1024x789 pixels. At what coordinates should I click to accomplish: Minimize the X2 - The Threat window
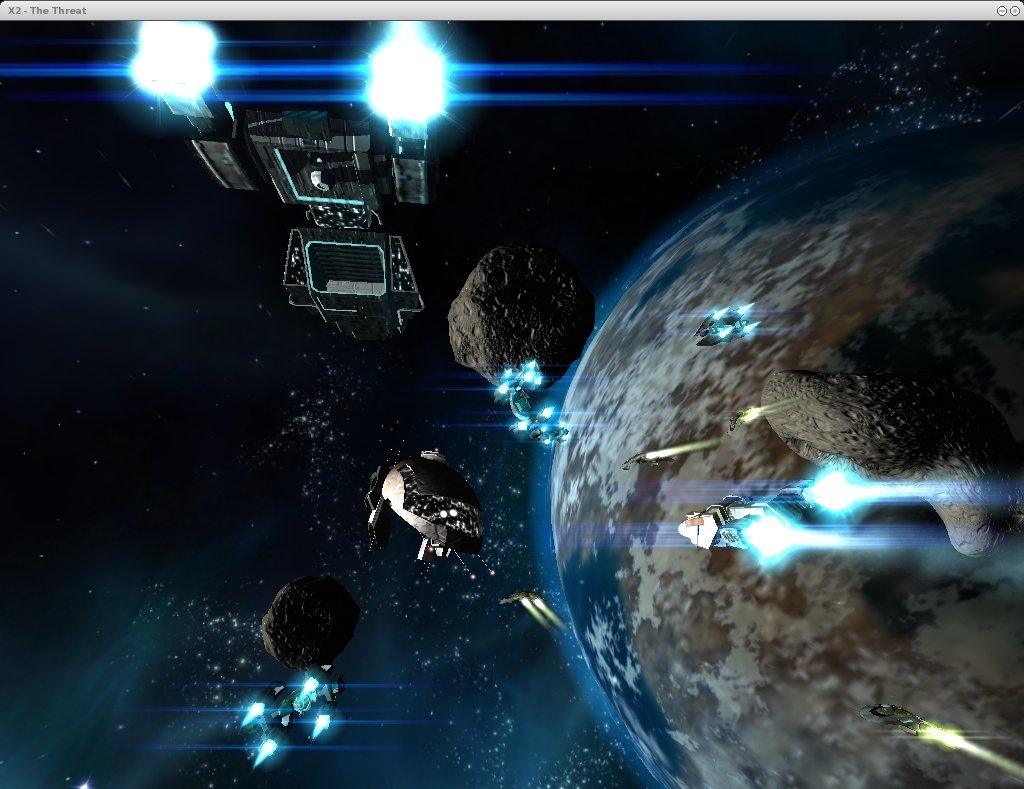point(1002,10)
